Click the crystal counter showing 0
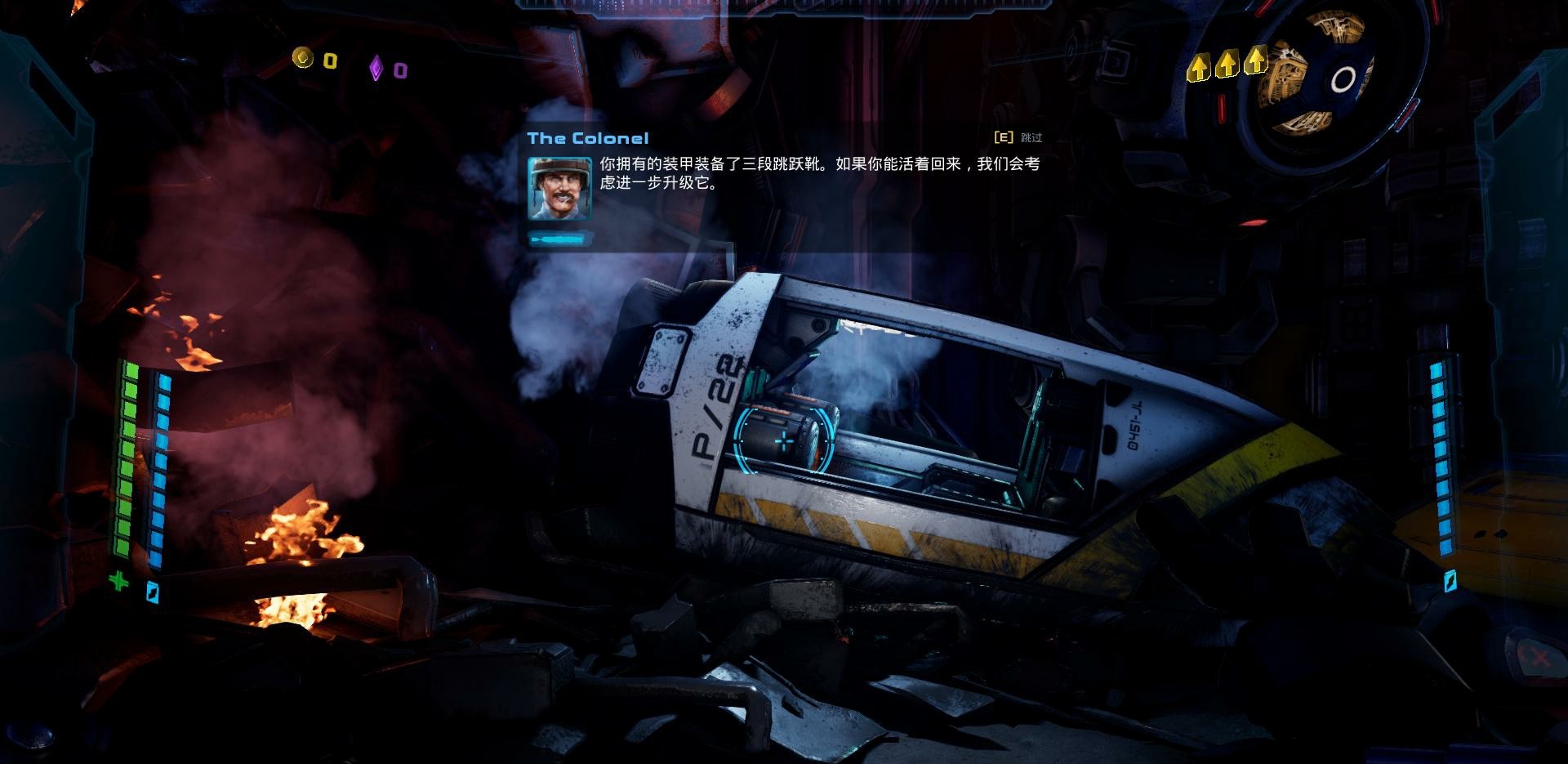Image resolution: width=1568 pixels, height=764 pixels. 399,69
